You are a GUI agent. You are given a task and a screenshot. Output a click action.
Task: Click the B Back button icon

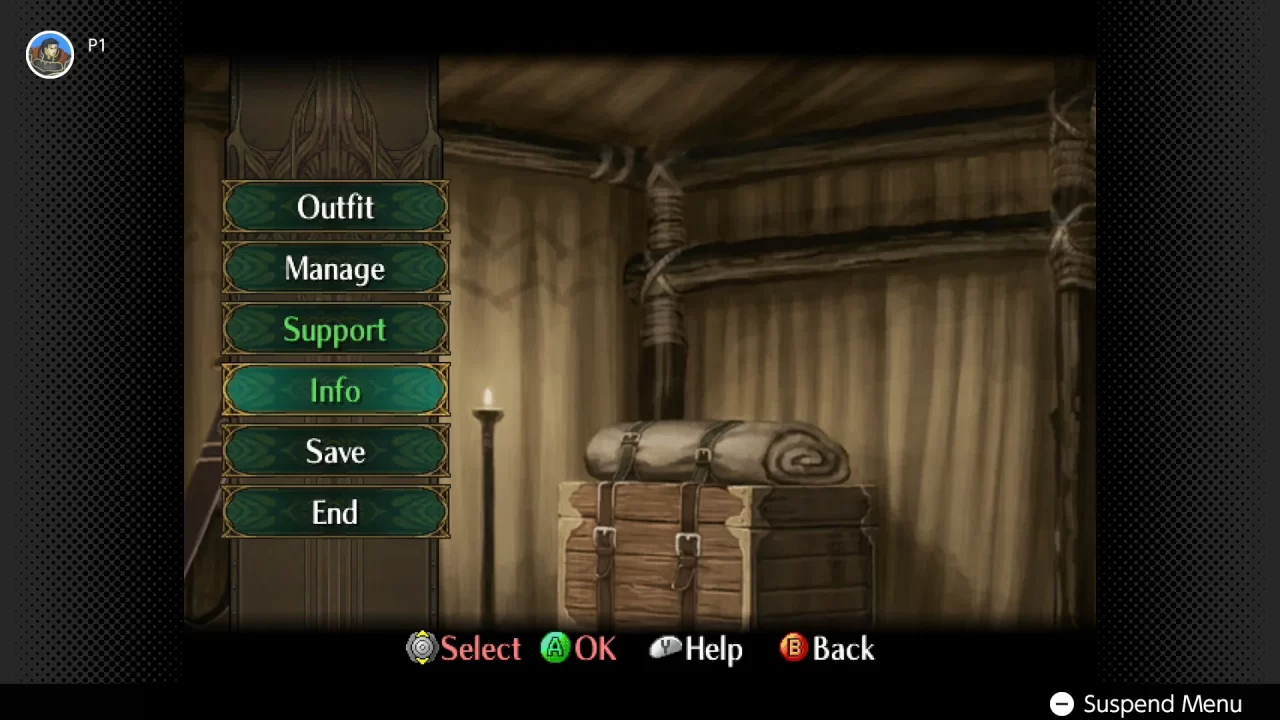tap(792, 649)
